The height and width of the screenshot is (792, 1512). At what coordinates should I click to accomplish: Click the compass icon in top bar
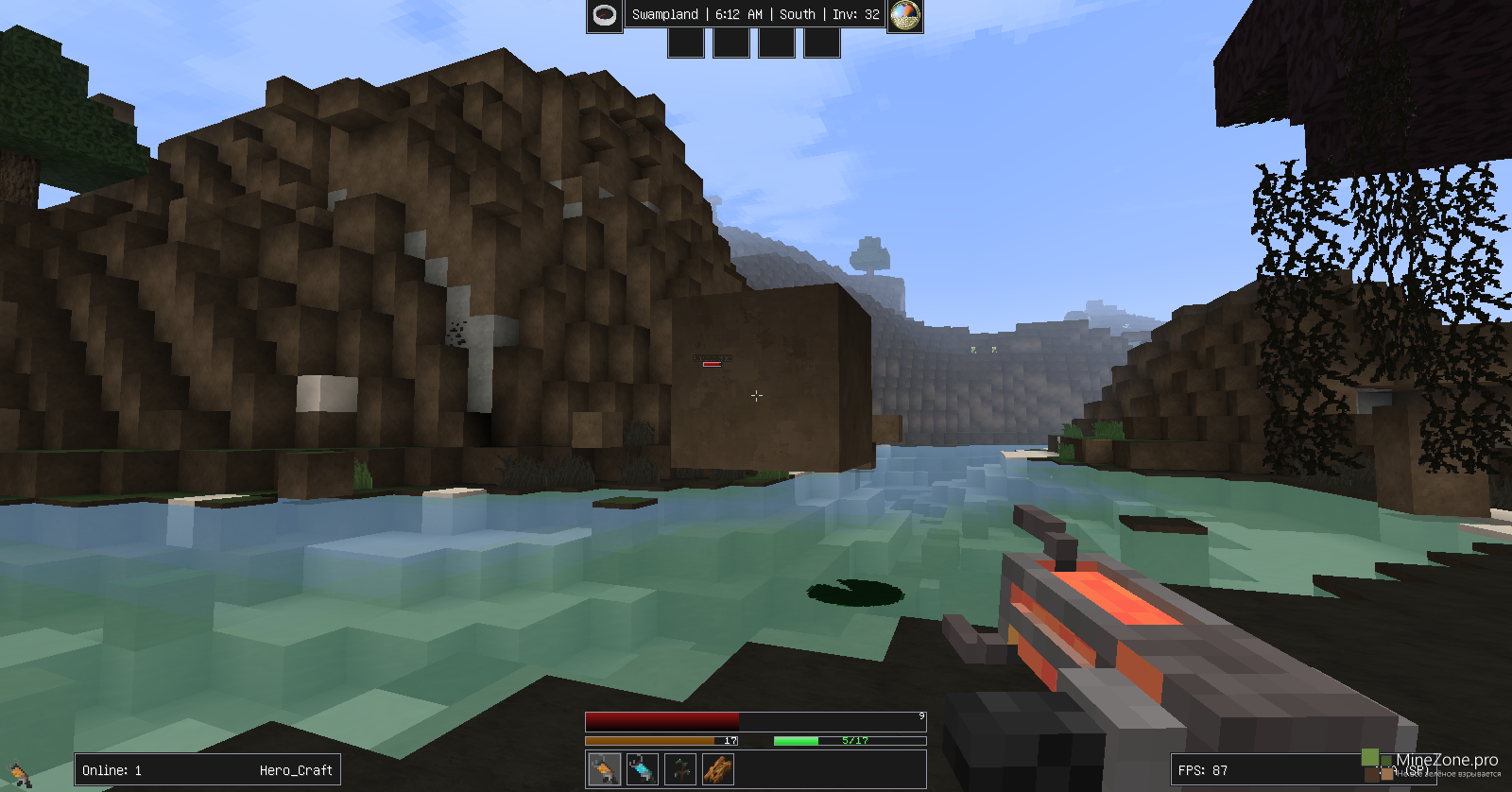(605, 15)
